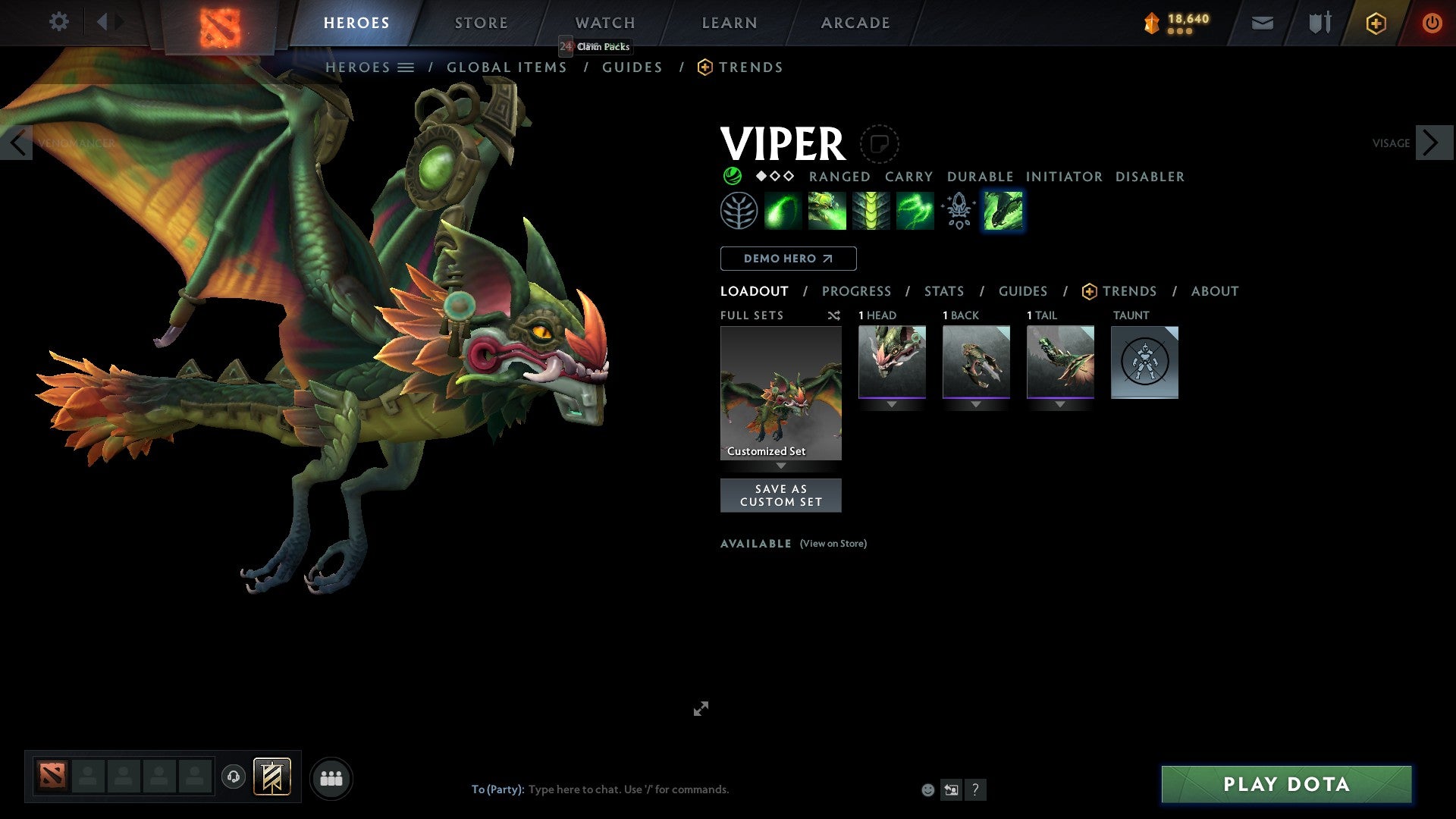Expand the Customized Set dropdown arrow
The height and width of the screenshot is (819, 1456).
coord(780,466)
